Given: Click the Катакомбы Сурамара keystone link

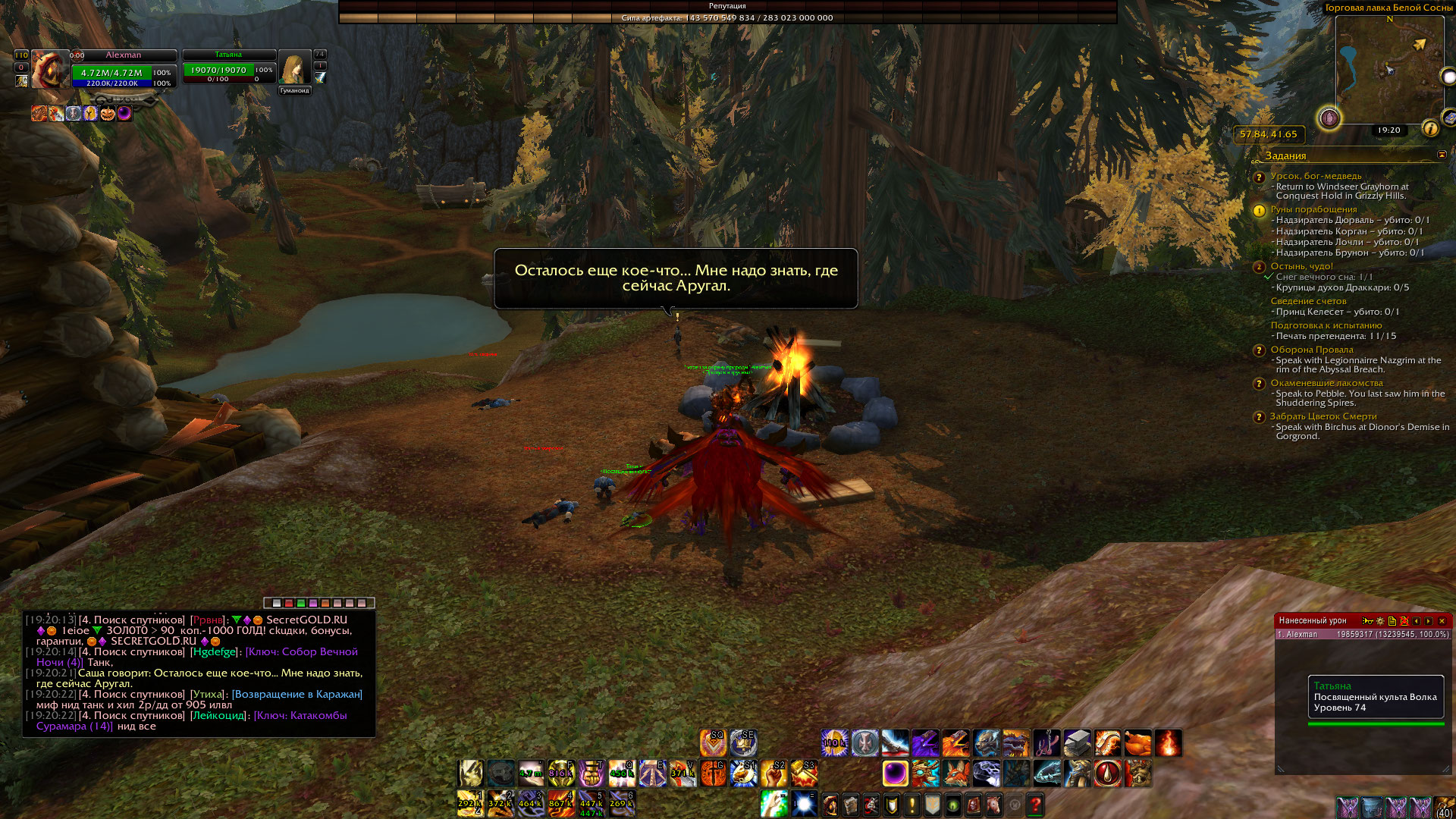Looking at the screenshot, I should pos(191,720).
